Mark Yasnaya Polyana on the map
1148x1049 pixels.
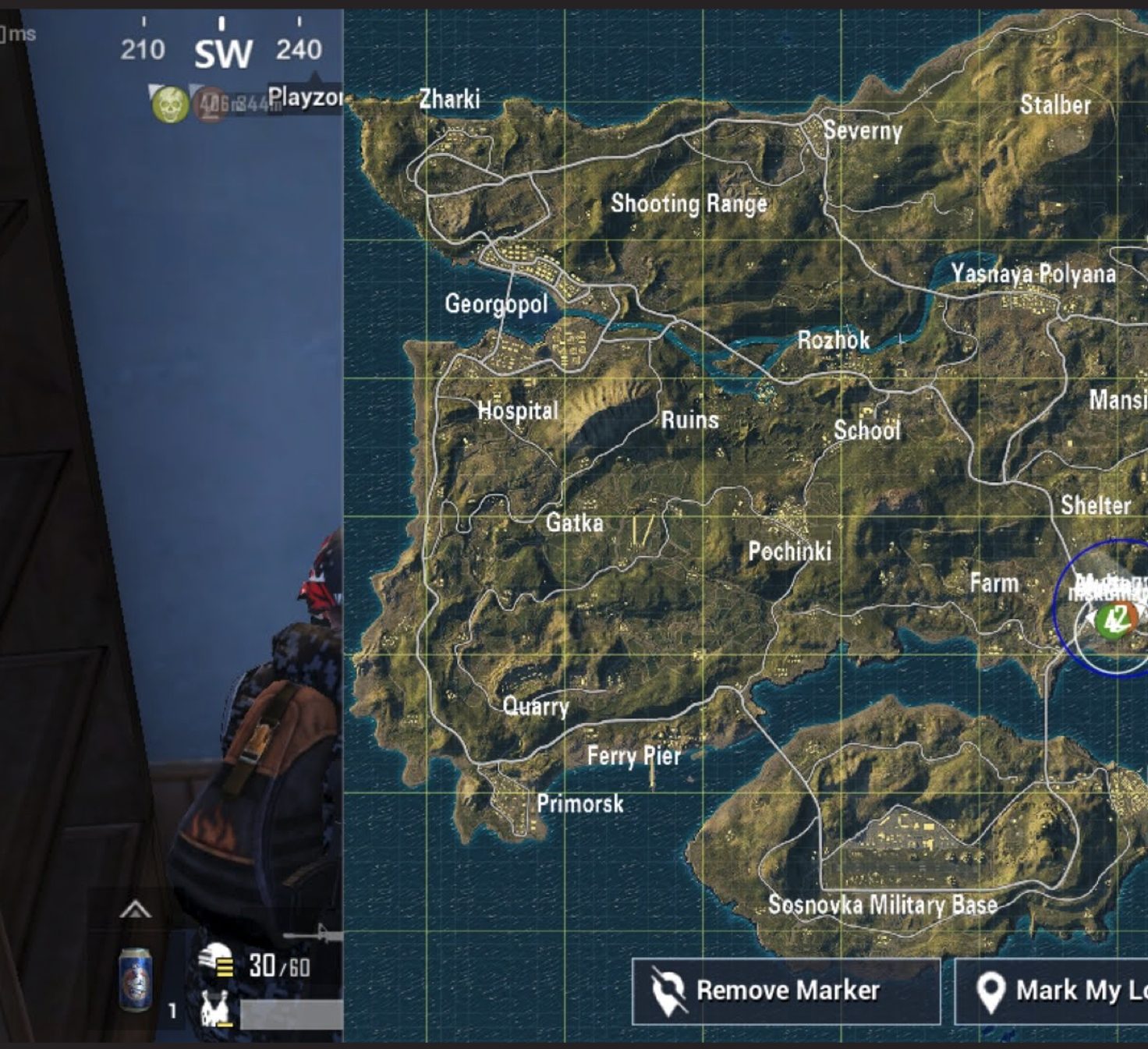tap(1033, 274)
